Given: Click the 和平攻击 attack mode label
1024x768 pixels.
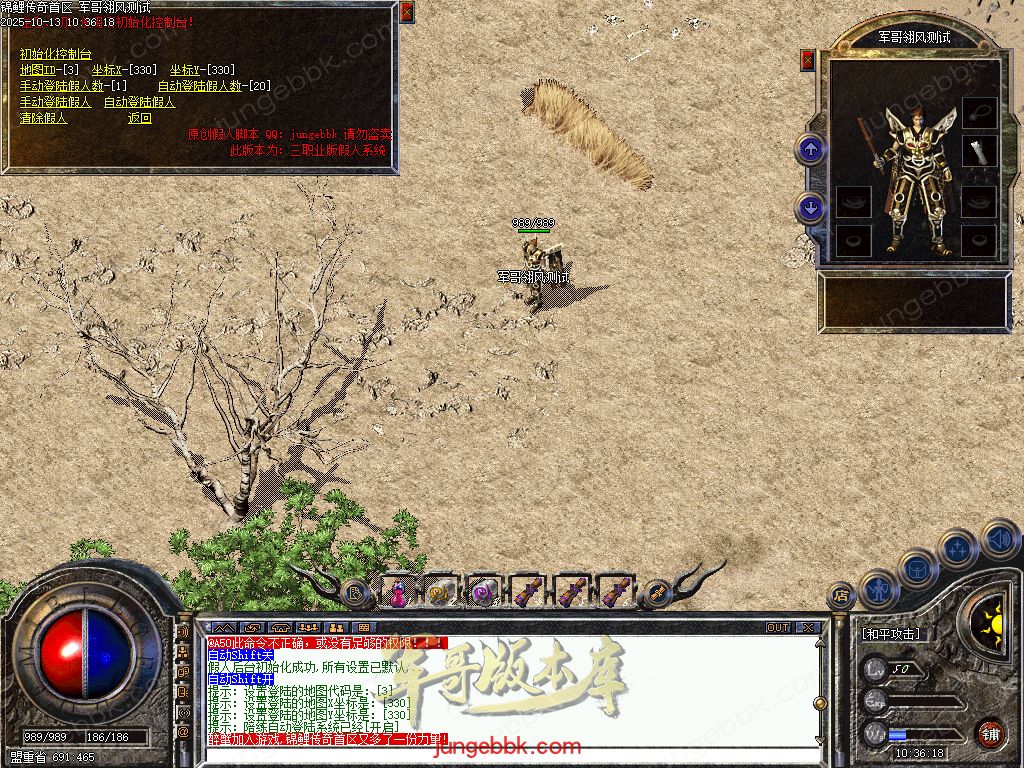Looking at the screenshot, I should pos(892,634).
